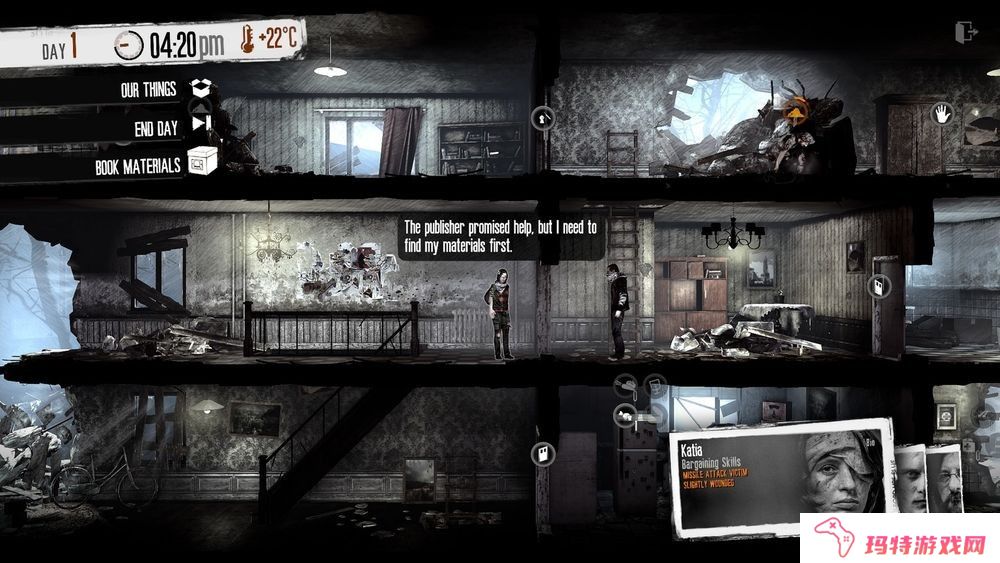
Task: Select Katia's character portrait card
Action: 780,475
